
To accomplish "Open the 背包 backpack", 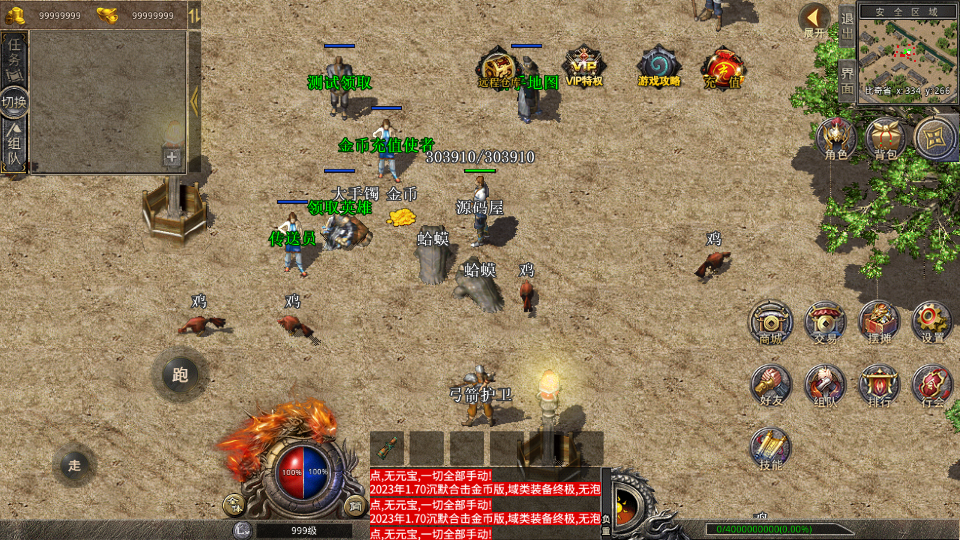I will click(885, 139).
